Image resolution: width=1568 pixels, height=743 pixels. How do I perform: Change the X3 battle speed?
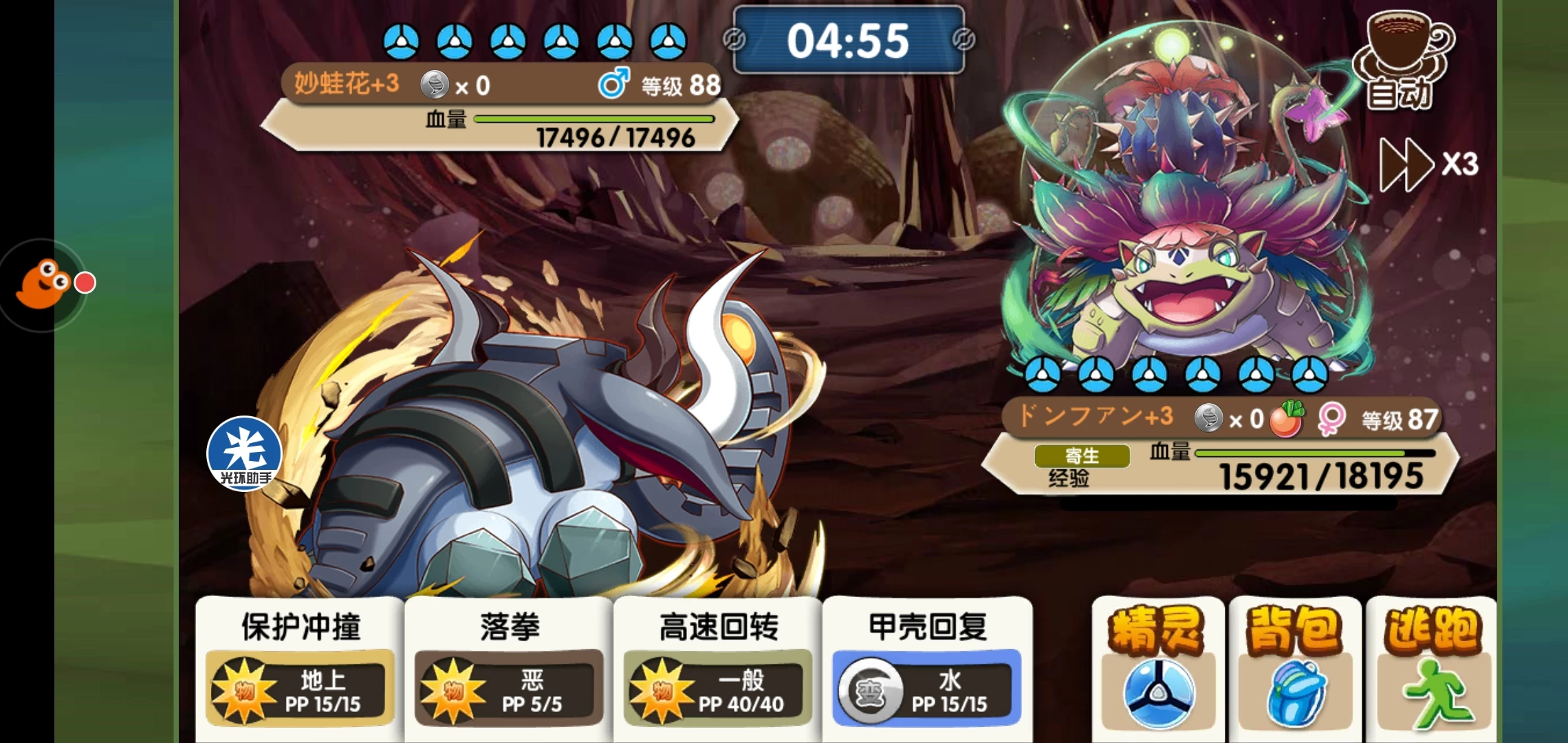click(1429, 164)
